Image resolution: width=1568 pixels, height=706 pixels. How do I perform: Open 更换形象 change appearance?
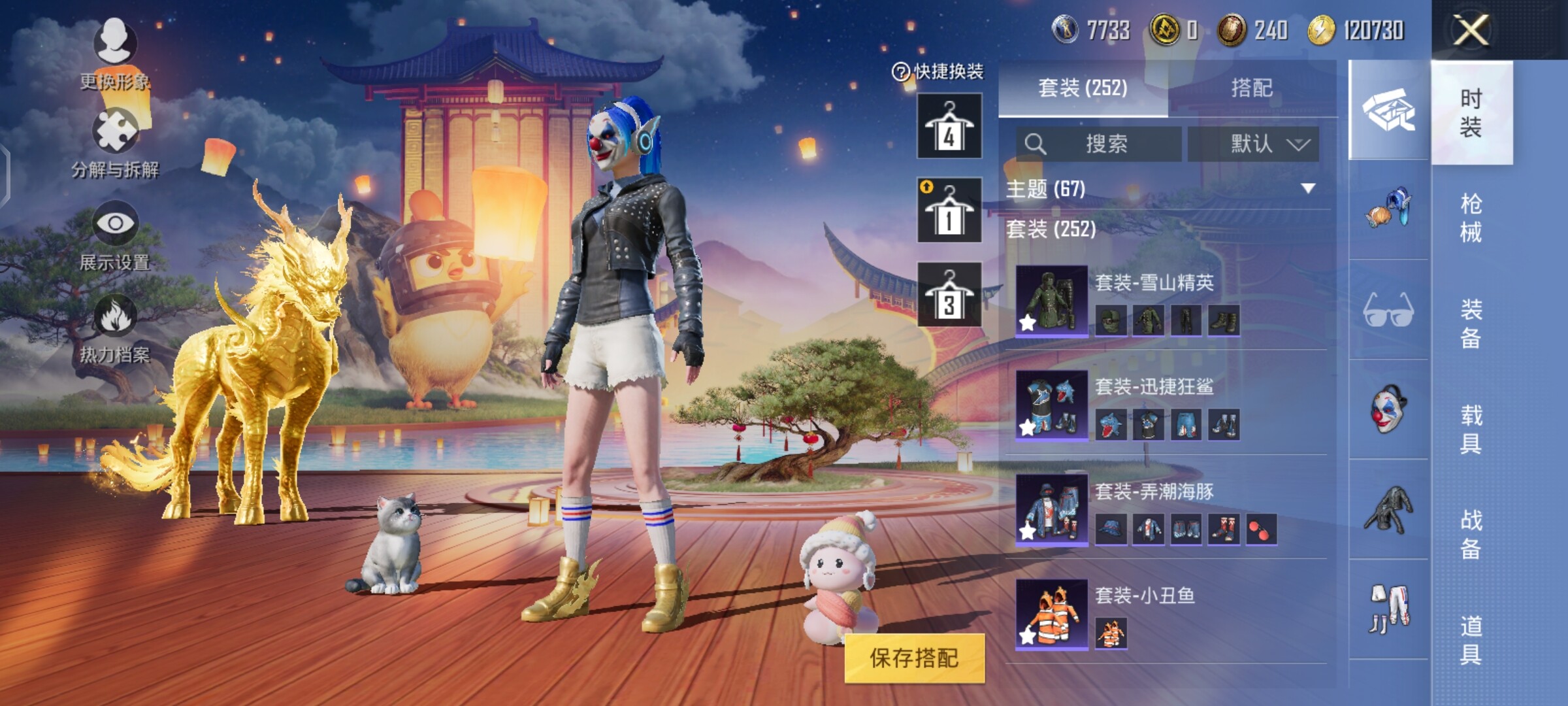coord(115,54)
